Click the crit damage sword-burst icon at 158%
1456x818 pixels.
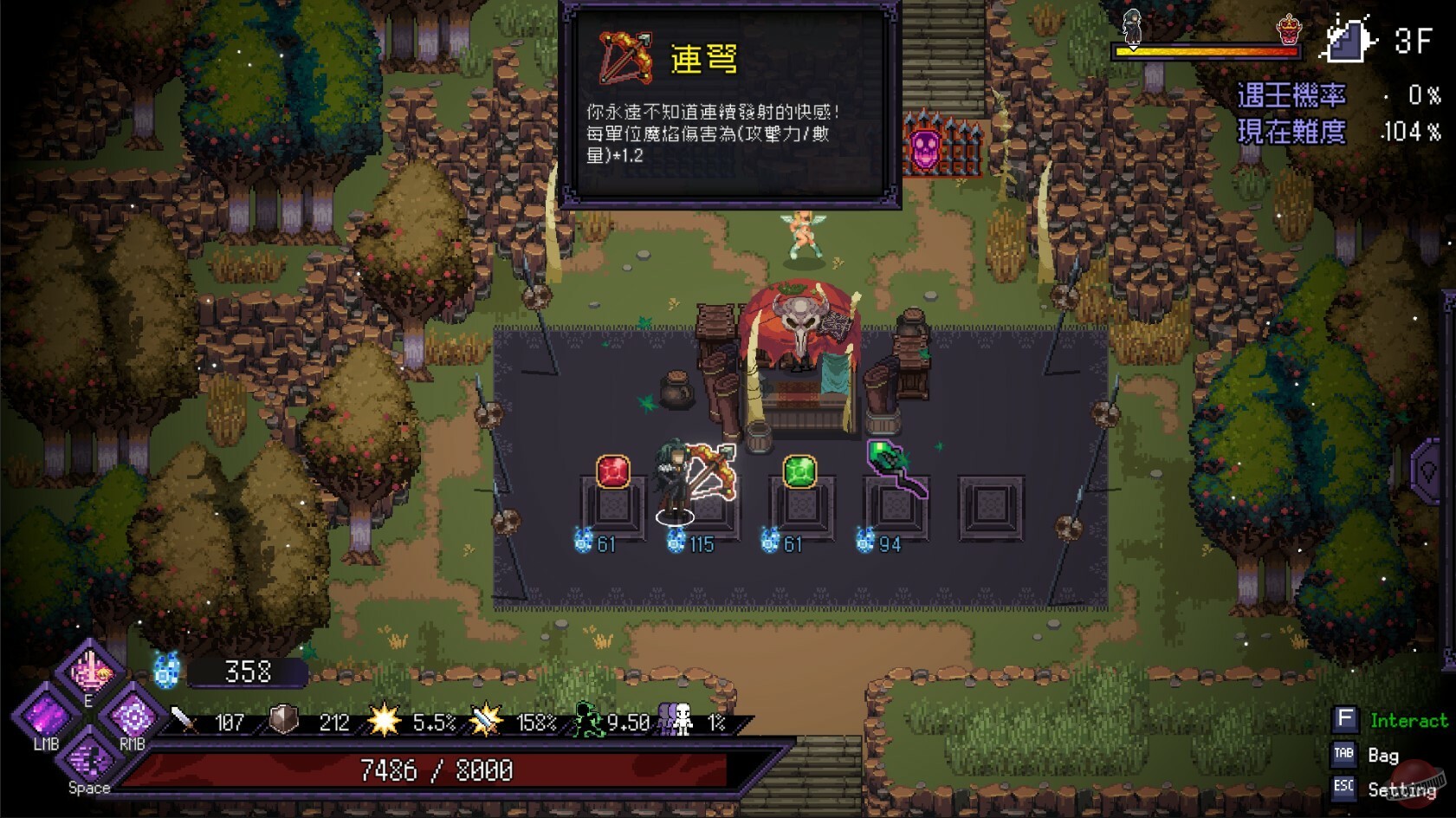[485, 720]
